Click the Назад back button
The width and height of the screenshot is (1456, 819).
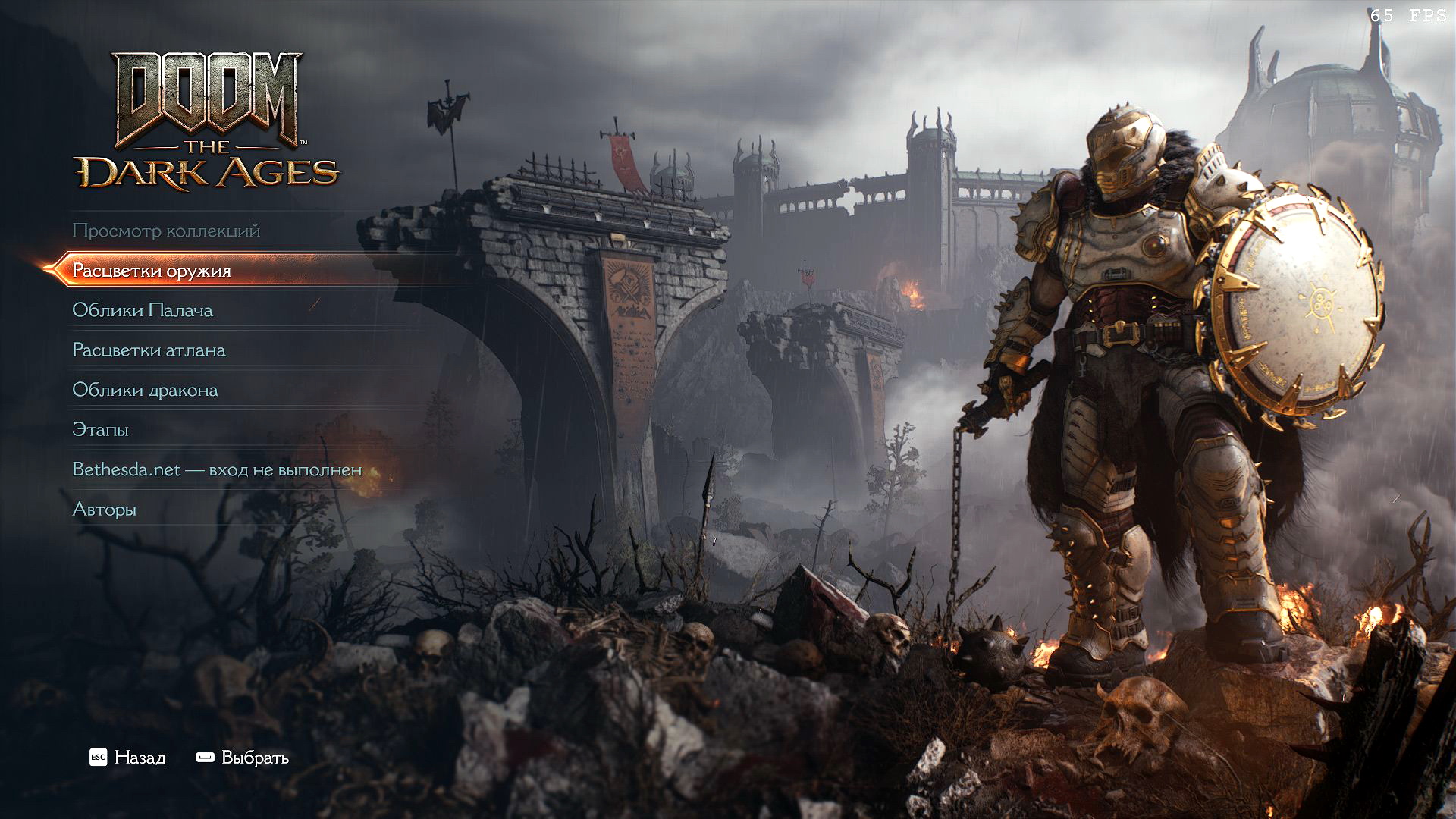coord(127,758)
